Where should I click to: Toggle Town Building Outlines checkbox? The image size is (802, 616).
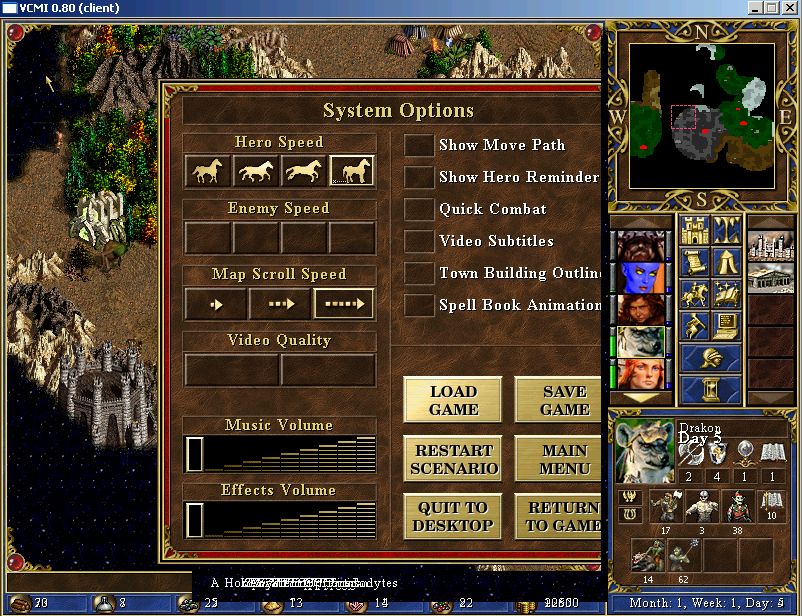(418, 273)
